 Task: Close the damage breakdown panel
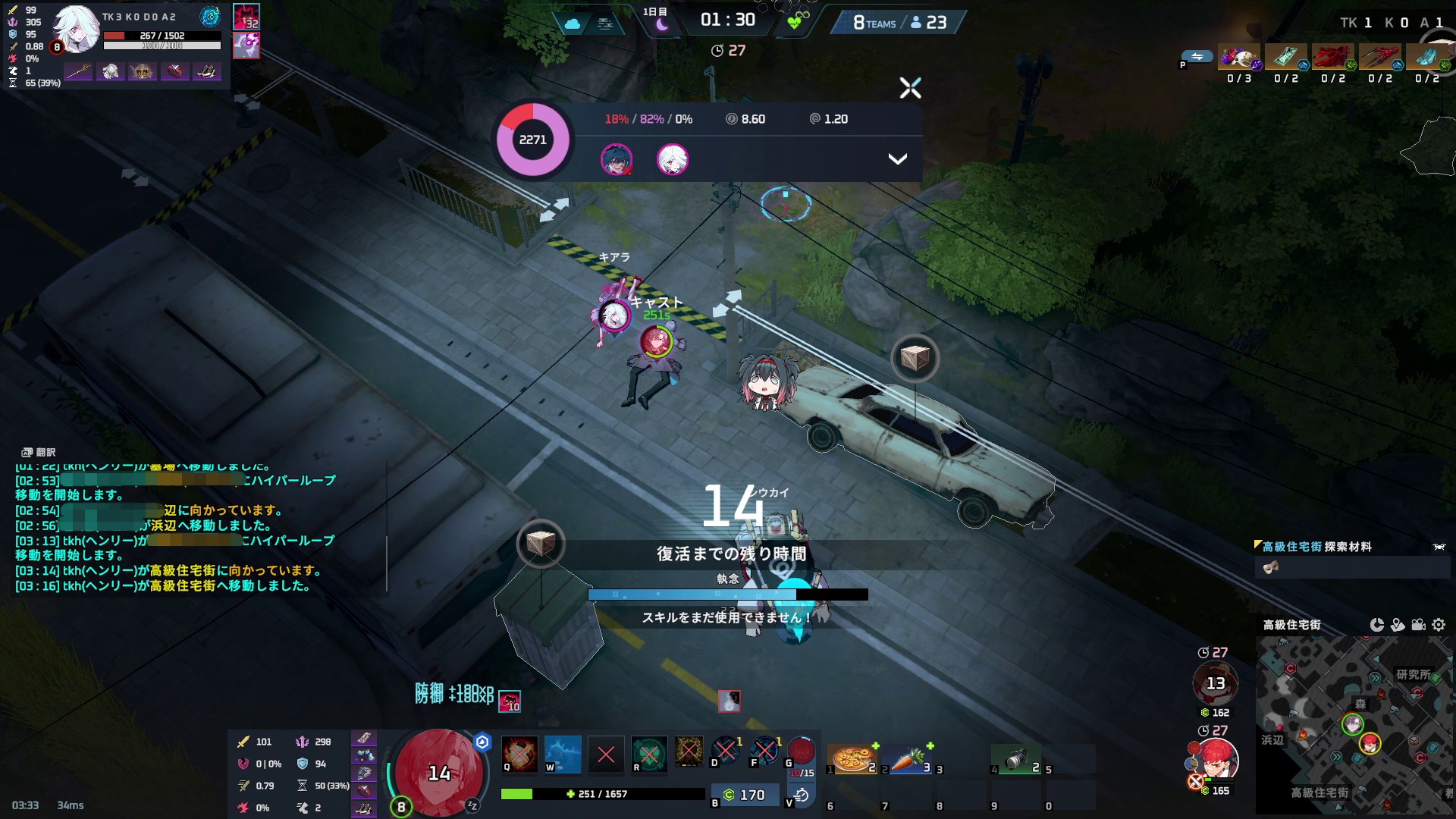pyautogui.click(x=910, y=88)
